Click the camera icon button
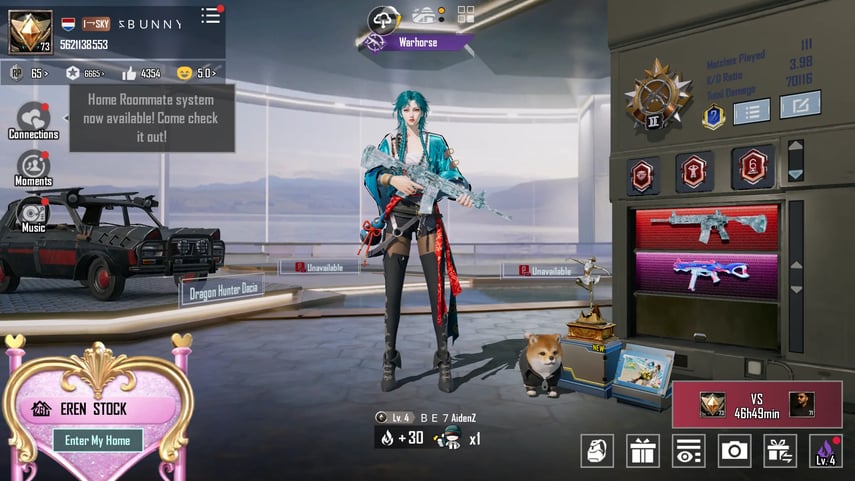855x481 pixels. pos(735,451)
